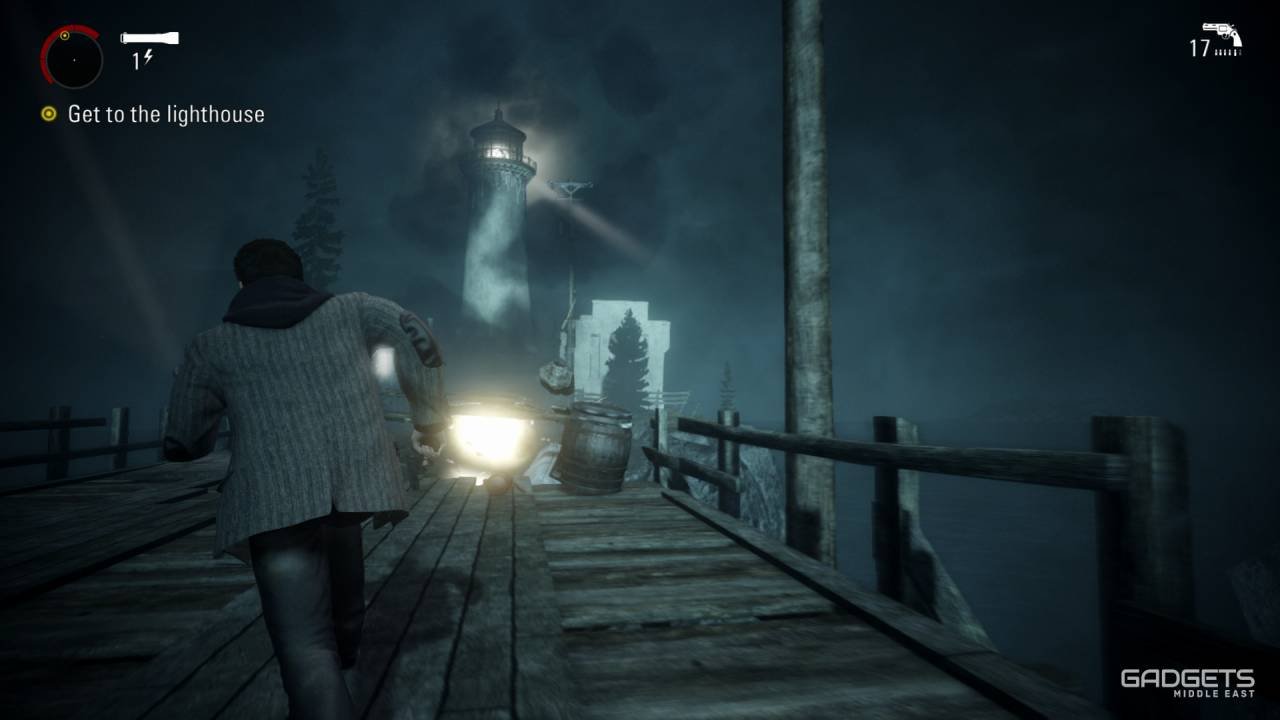Click the yellow objective marker dot
Image resolution: width=1280 pixels, height=720 pixels.
tap(48, 114)
